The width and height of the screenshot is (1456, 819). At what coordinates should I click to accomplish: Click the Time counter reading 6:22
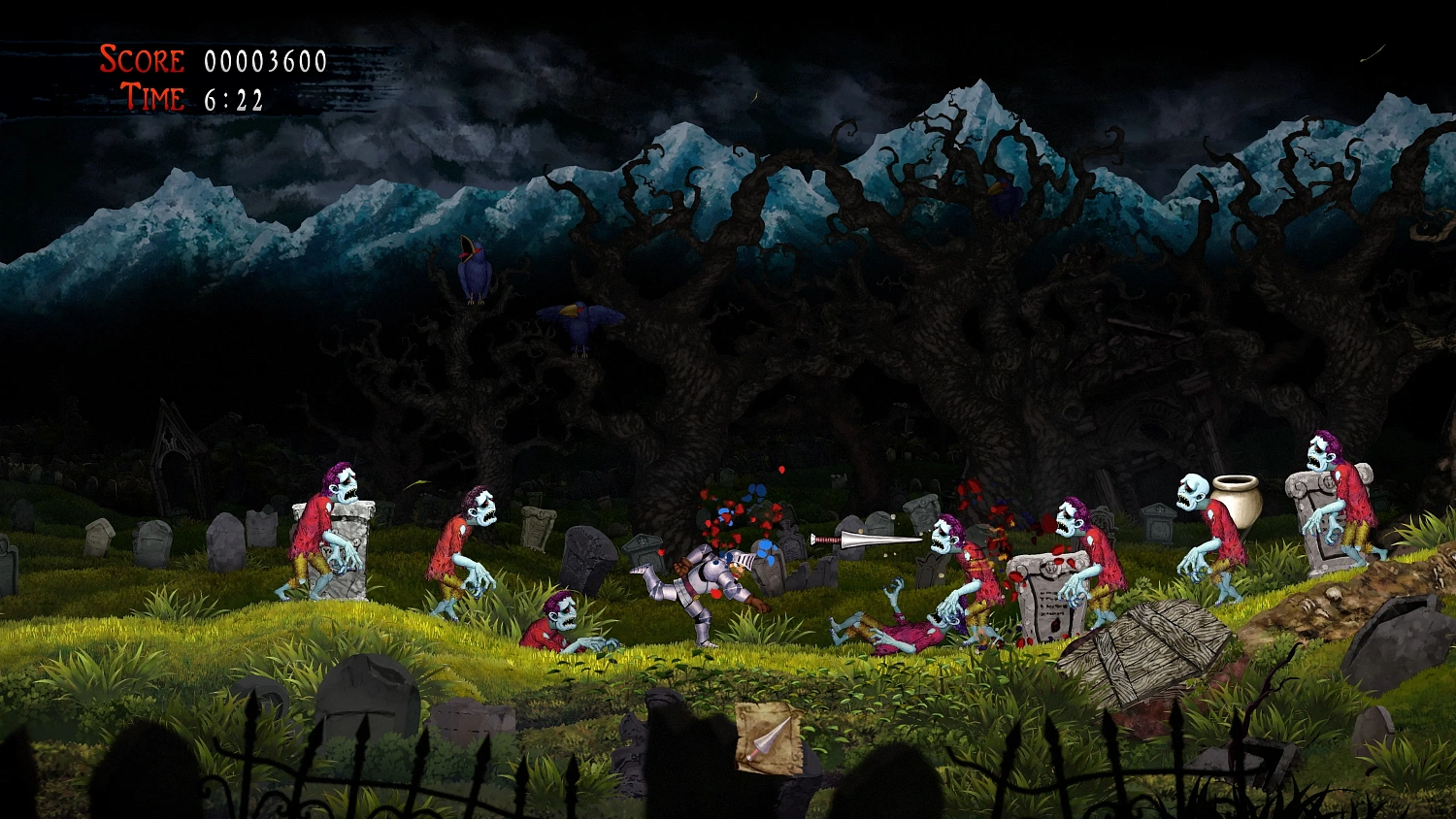point(231,97)
